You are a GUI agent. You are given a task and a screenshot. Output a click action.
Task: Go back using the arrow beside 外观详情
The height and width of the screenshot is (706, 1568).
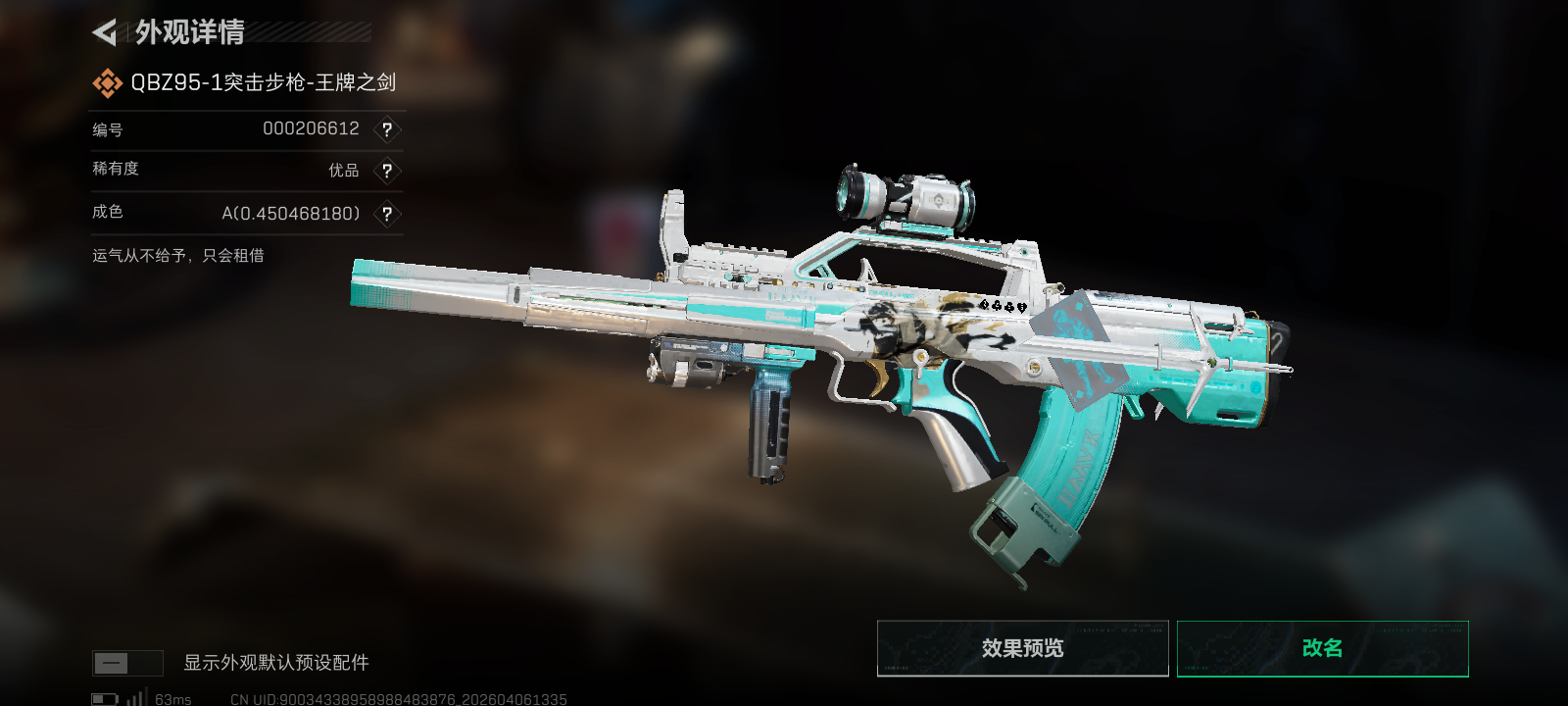[x=105, y=32]
